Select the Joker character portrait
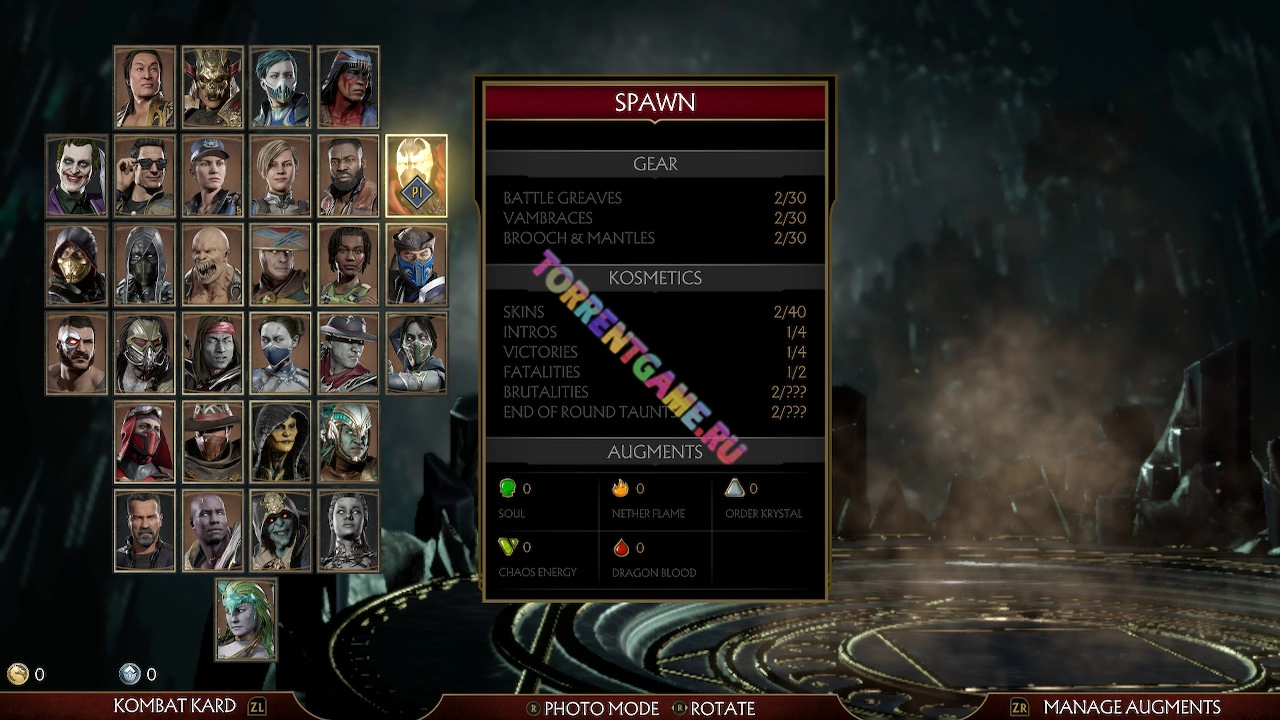1280x720 pixels. pos(76,176)
